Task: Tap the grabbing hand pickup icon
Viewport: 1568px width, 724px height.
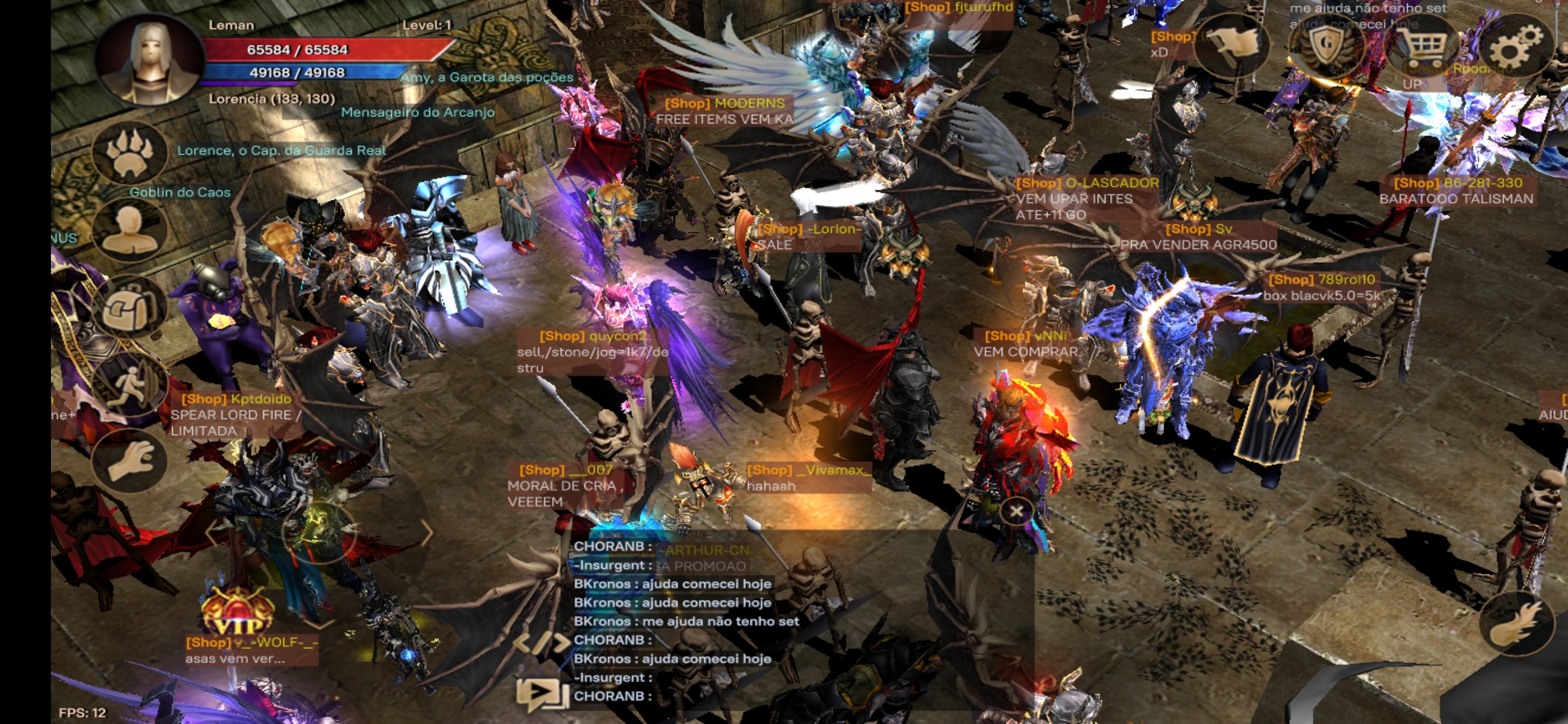Action: click(x=129, y=461)
